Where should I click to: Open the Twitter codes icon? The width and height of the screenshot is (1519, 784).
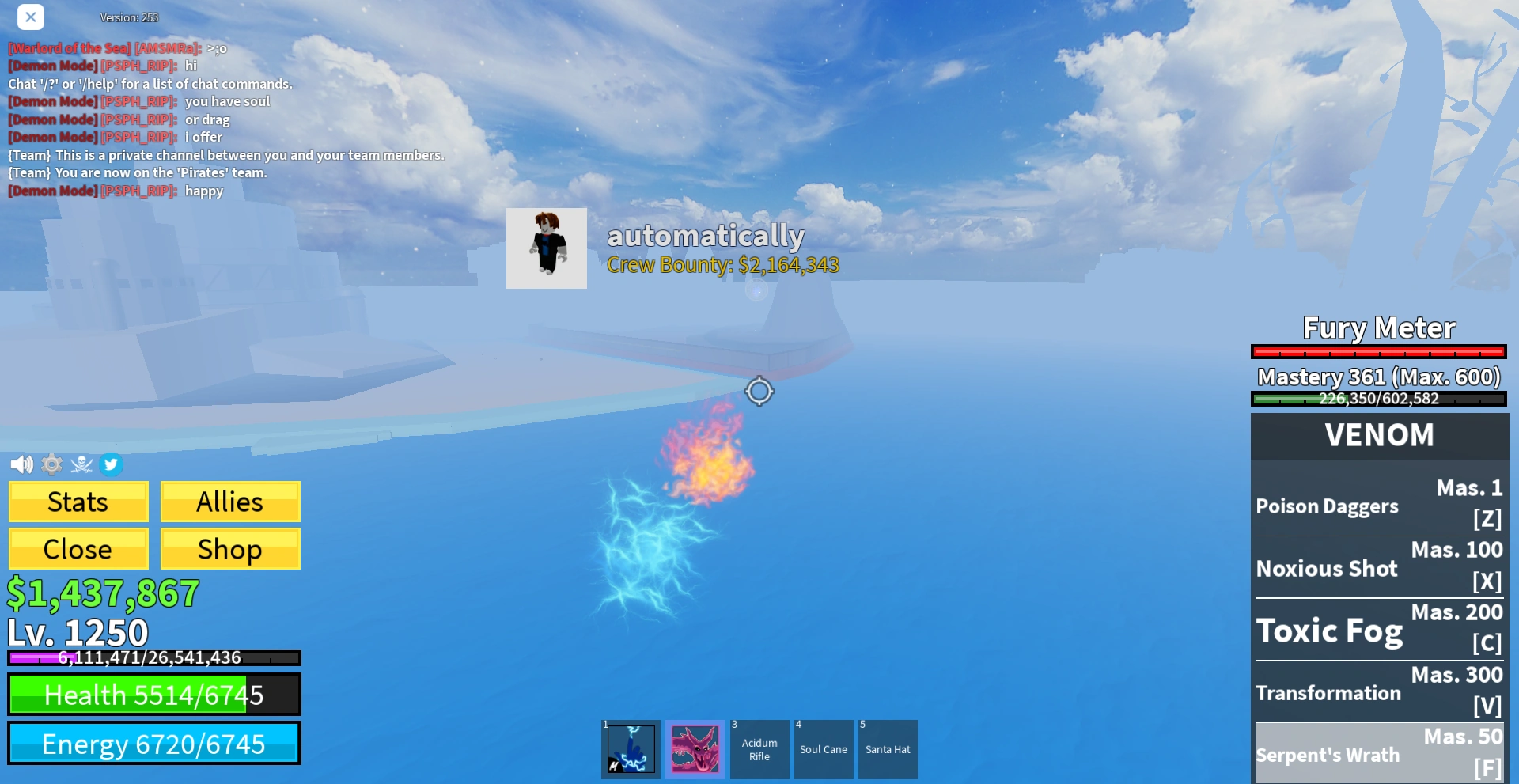click(x=112, y=464)
